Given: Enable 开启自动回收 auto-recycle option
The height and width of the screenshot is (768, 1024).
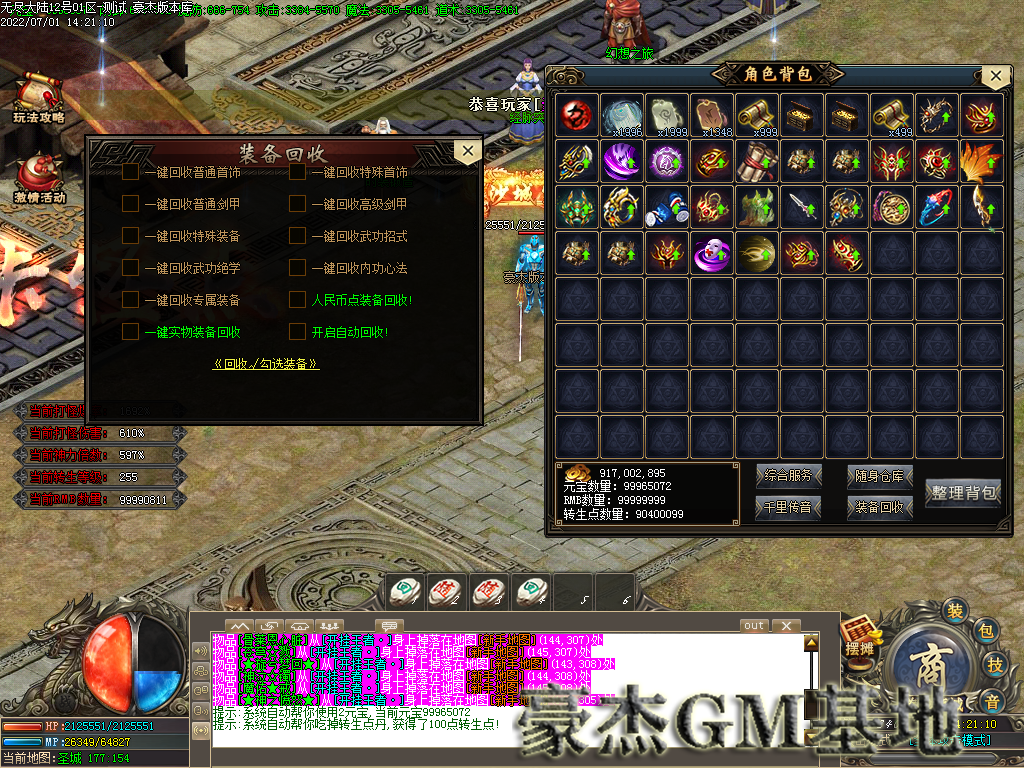Looking at the screenshot, I should [x=297, y=331].
